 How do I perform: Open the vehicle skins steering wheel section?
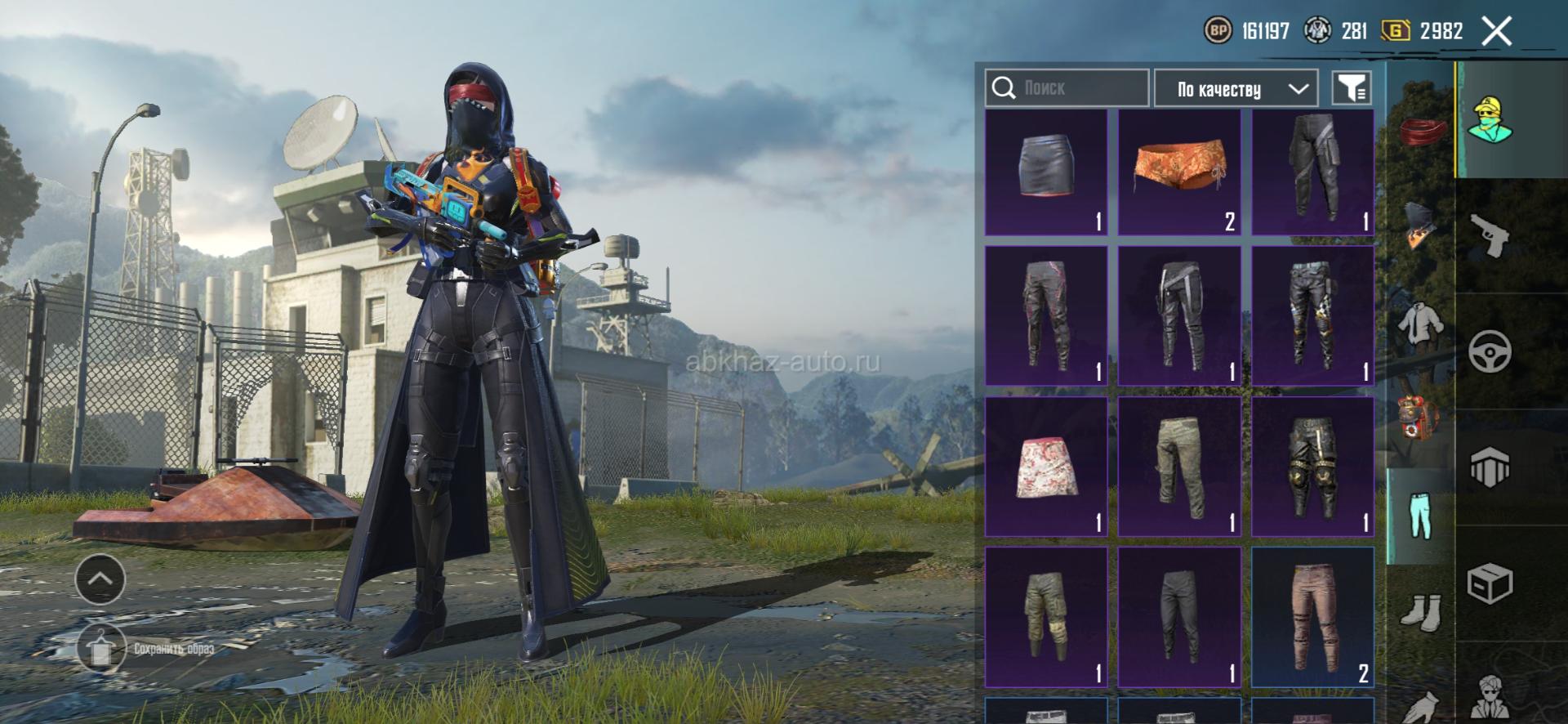point(1490,352)
